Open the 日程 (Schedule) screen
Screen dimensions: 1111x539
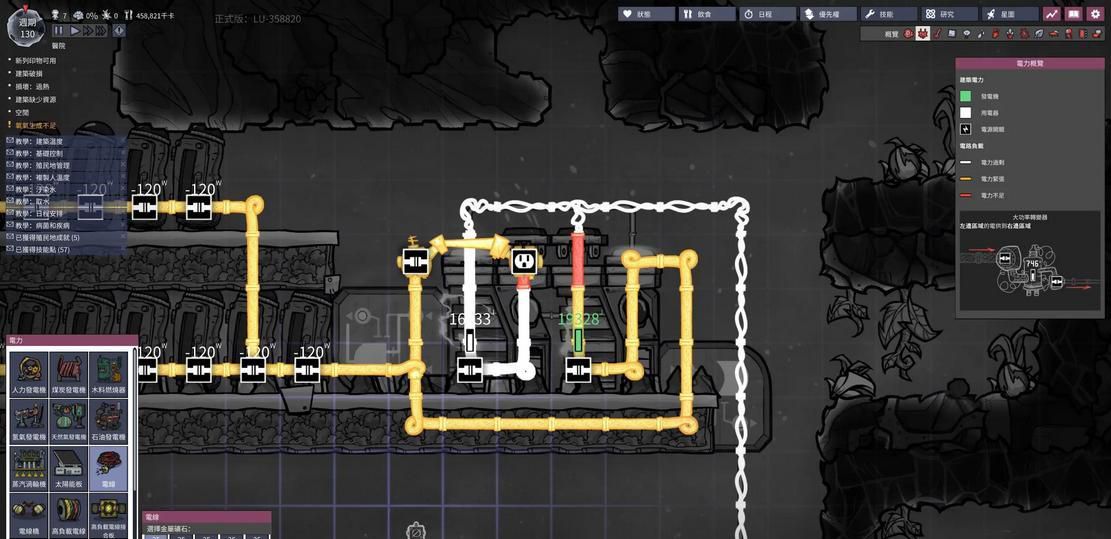767,14
